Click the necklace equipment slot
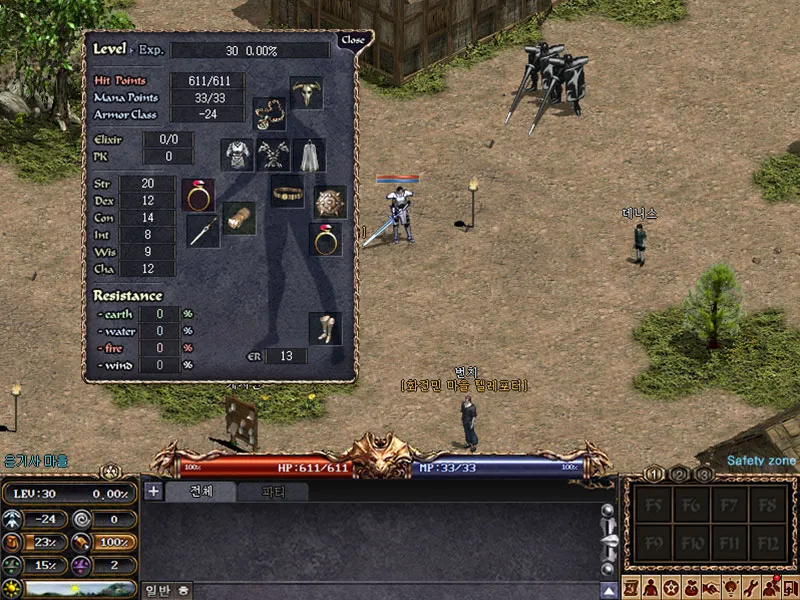Viewport: 800px width, 600px height. tap(269, 113)
